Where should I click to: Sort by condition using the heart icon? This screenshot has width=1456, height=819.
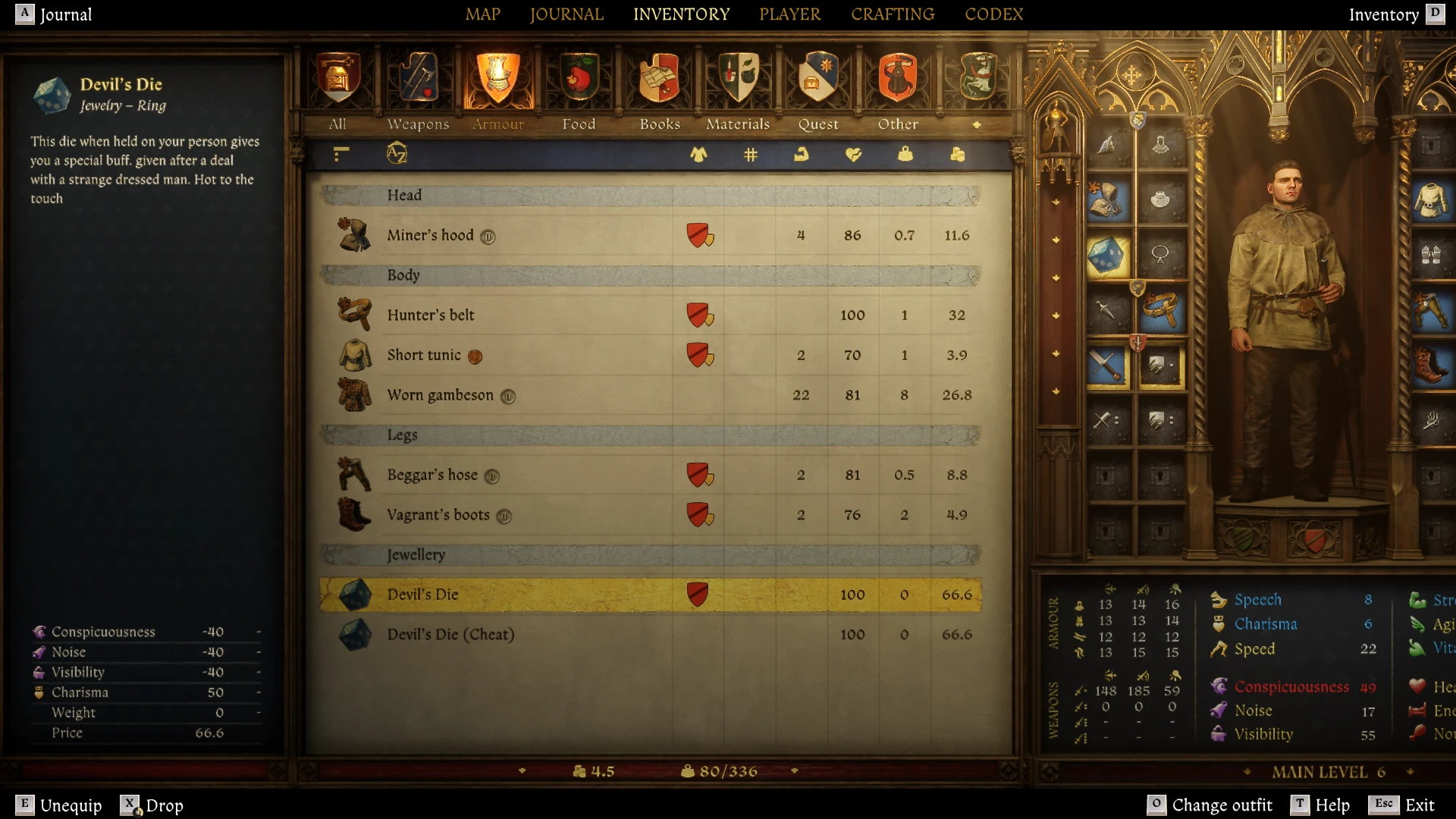pos(854,154)
